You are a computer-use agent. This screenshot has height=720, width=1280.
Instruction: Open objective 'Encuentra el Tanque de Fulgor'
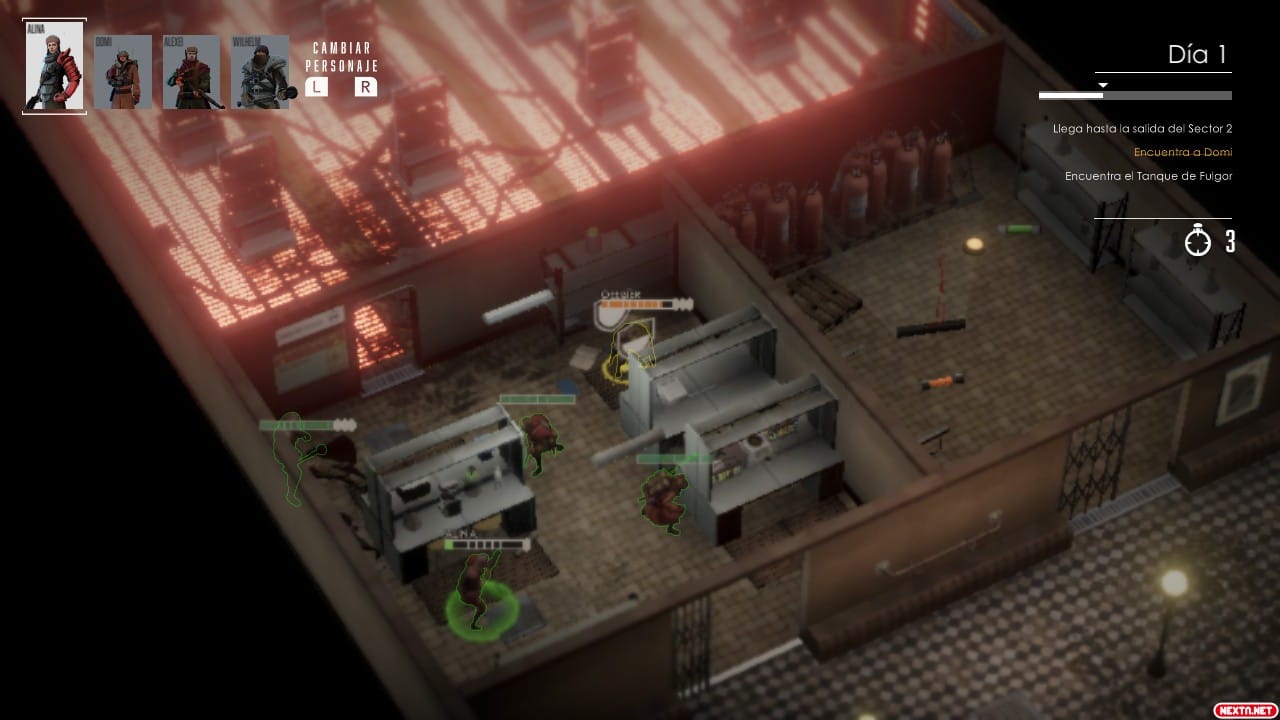[x=1148, y=177]
